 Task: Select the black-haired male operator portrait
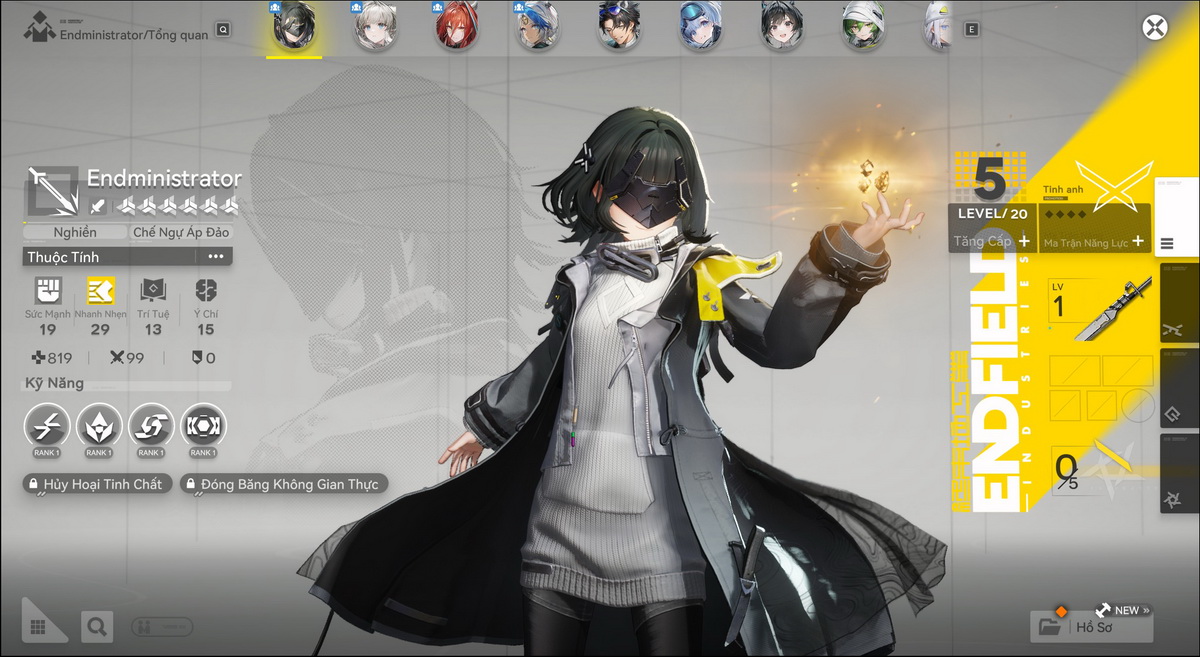coord(619,27)
